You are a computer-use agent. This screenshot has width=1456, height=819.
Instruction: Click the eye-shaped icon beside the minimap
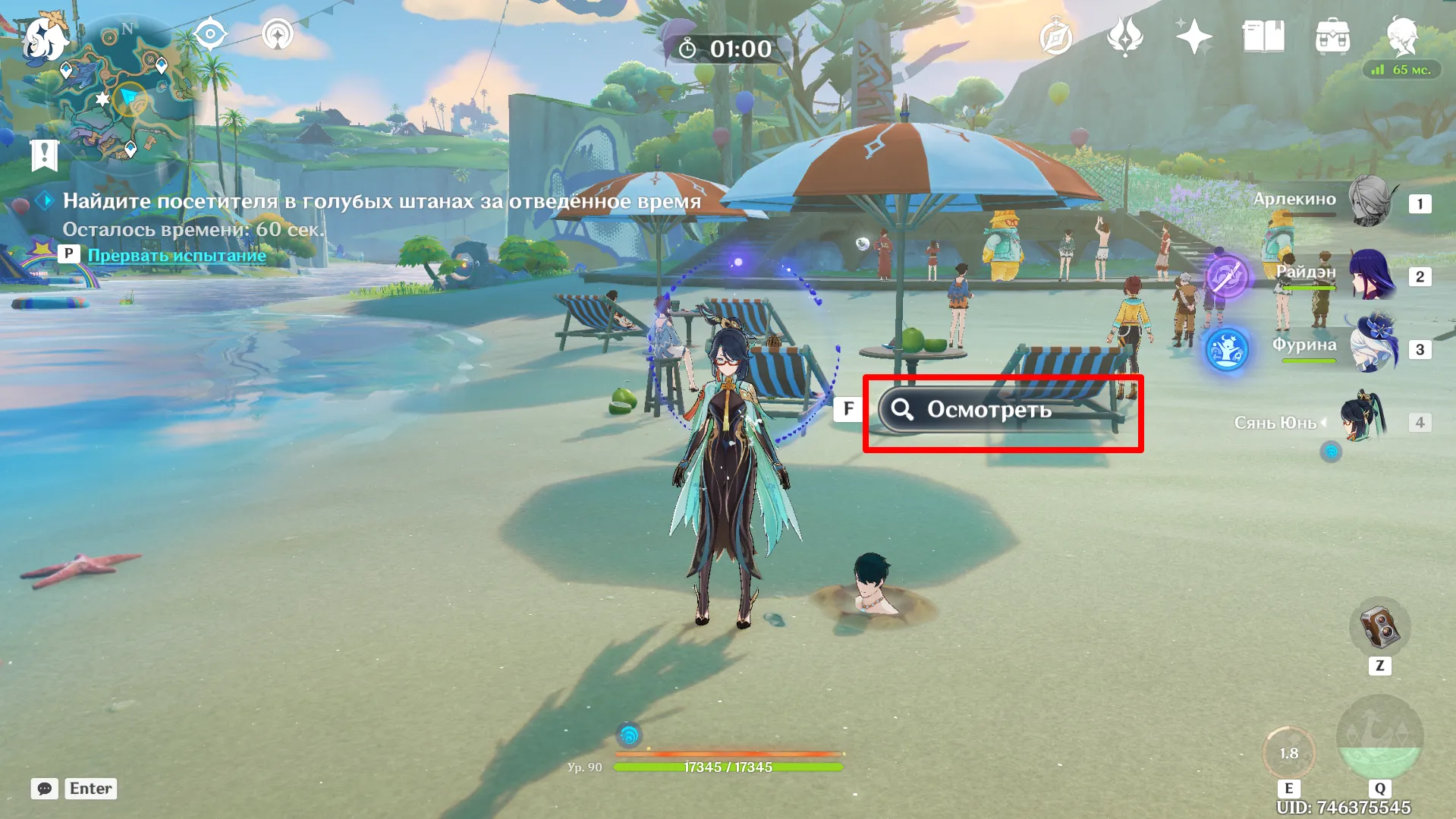210,34
